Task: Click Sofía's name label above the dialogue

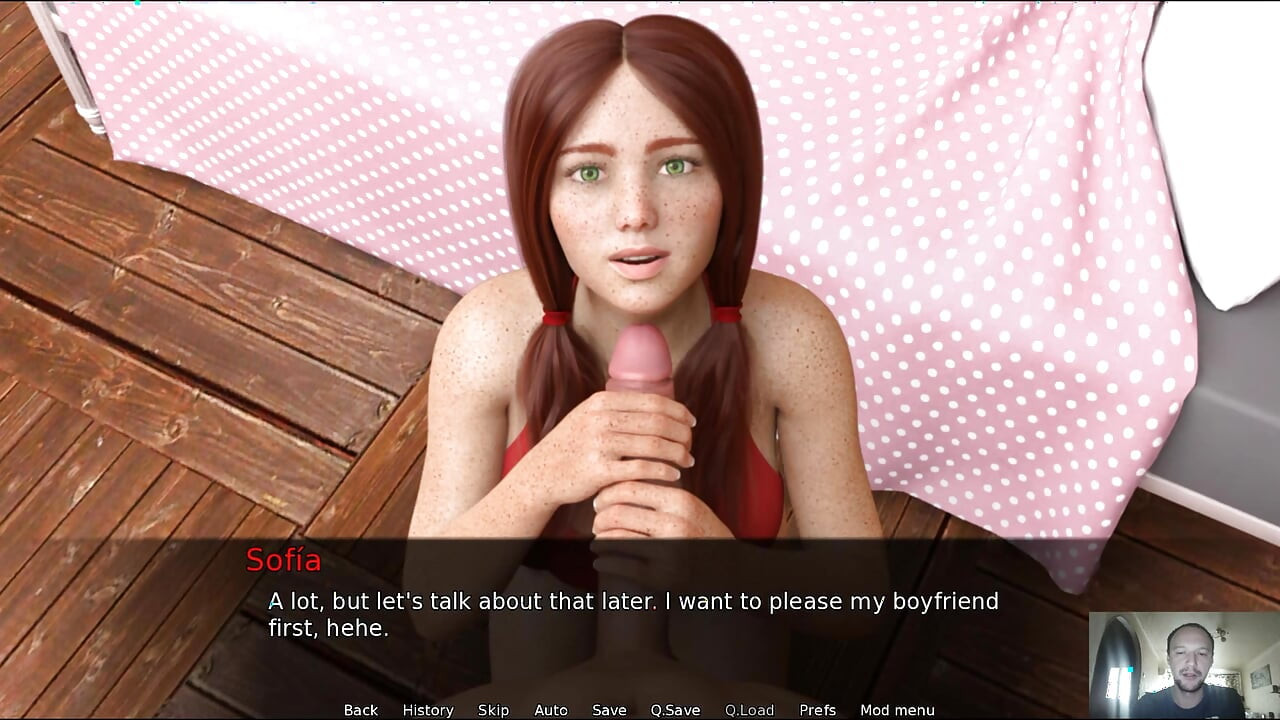Action: coord(284,561)
